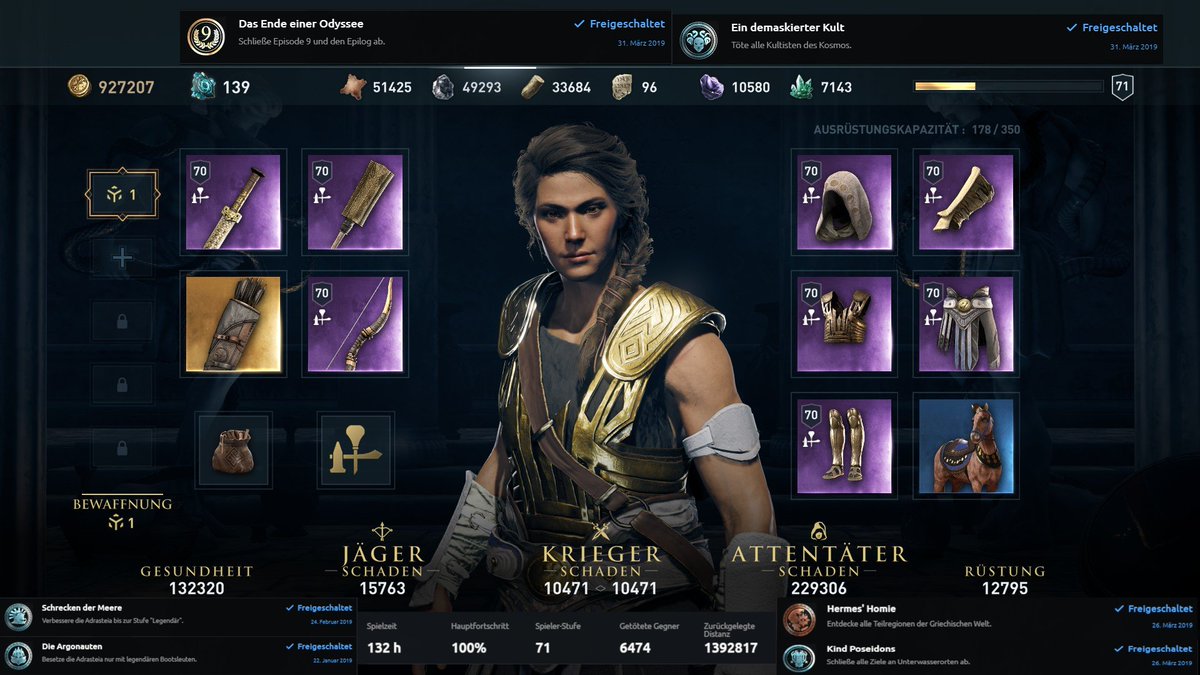Image resolution: width=1200 pixels, height=675 pixels.
Task: Select the heavy club weapon slot
Action: tap(355, 201)
